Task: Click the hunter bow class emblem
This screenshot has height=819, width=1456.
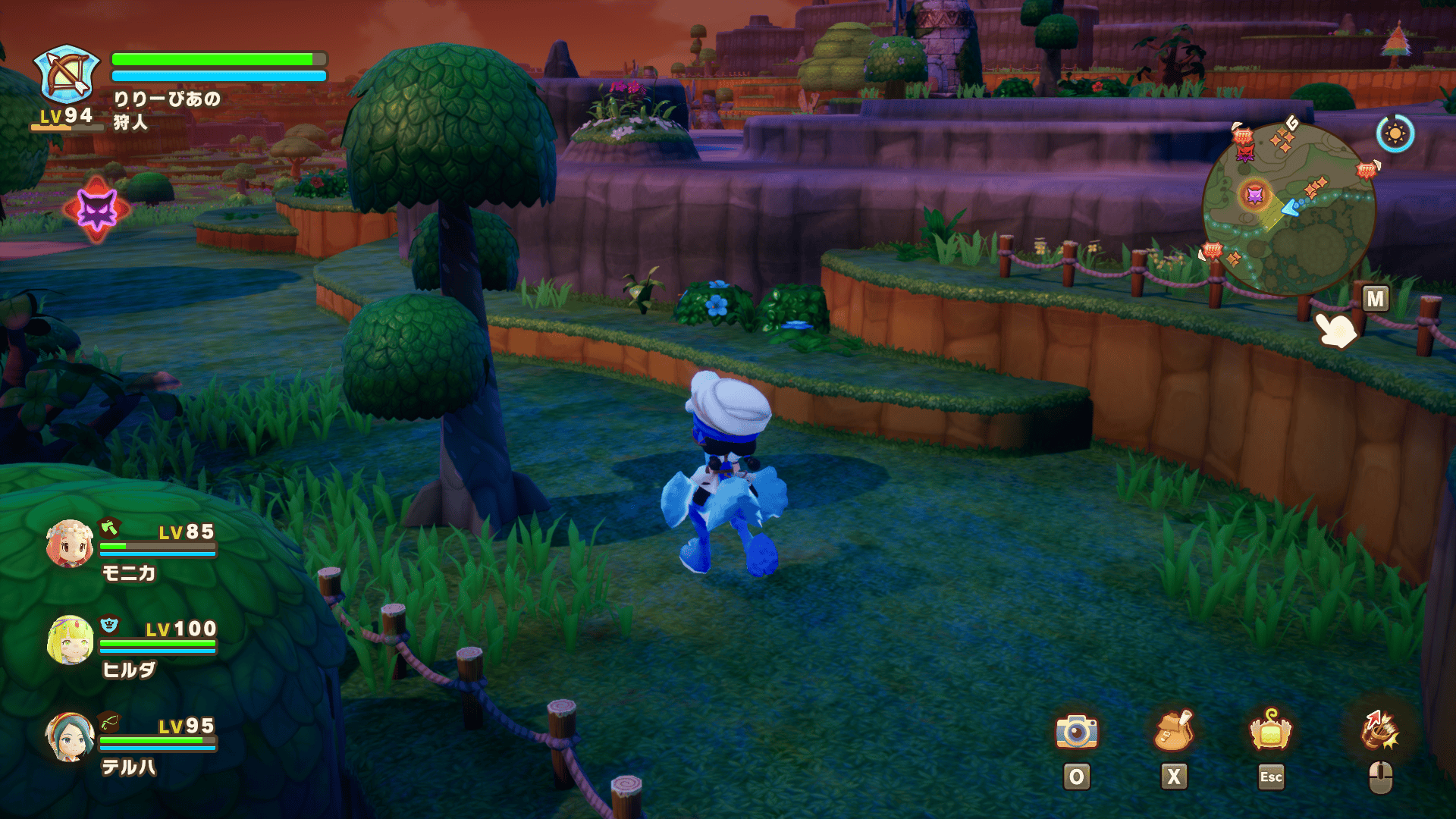Action: [x=67, y=74]
